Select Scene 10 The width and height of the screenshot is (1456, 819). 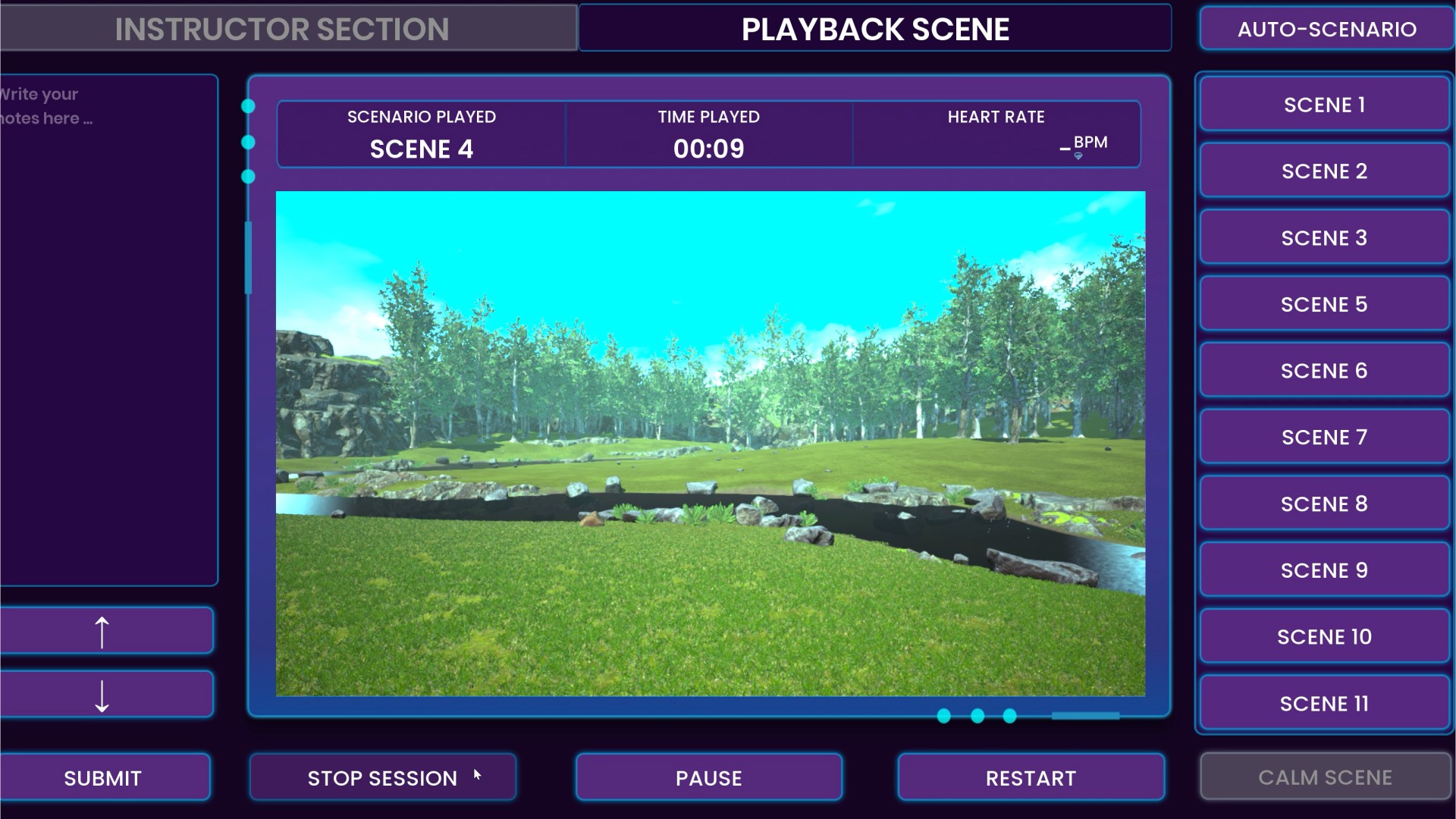click(x=1324, y=637)
